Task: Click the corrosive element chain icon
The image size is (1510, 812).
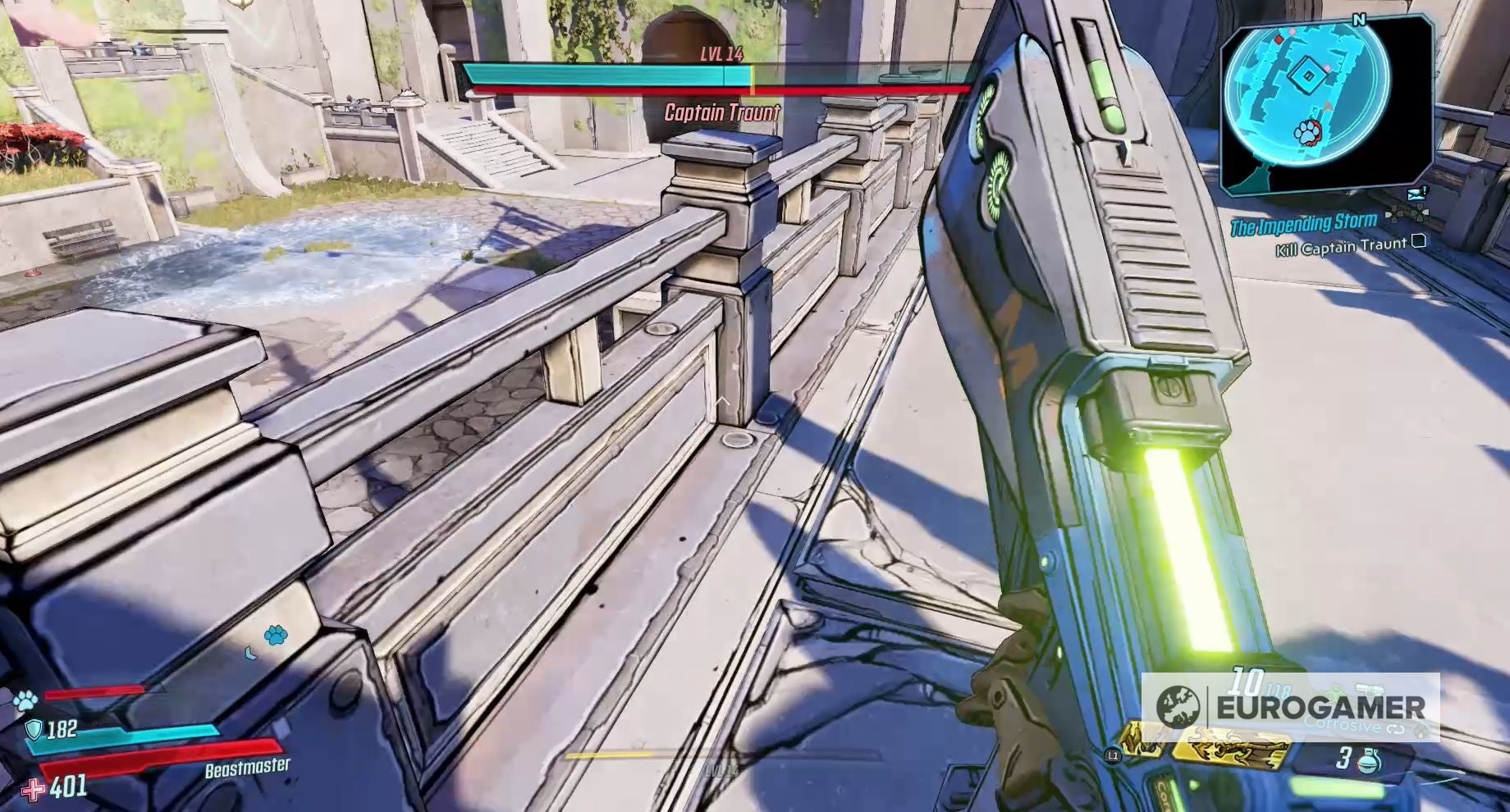Action: pyautogui.click(x=1394, y=728)
